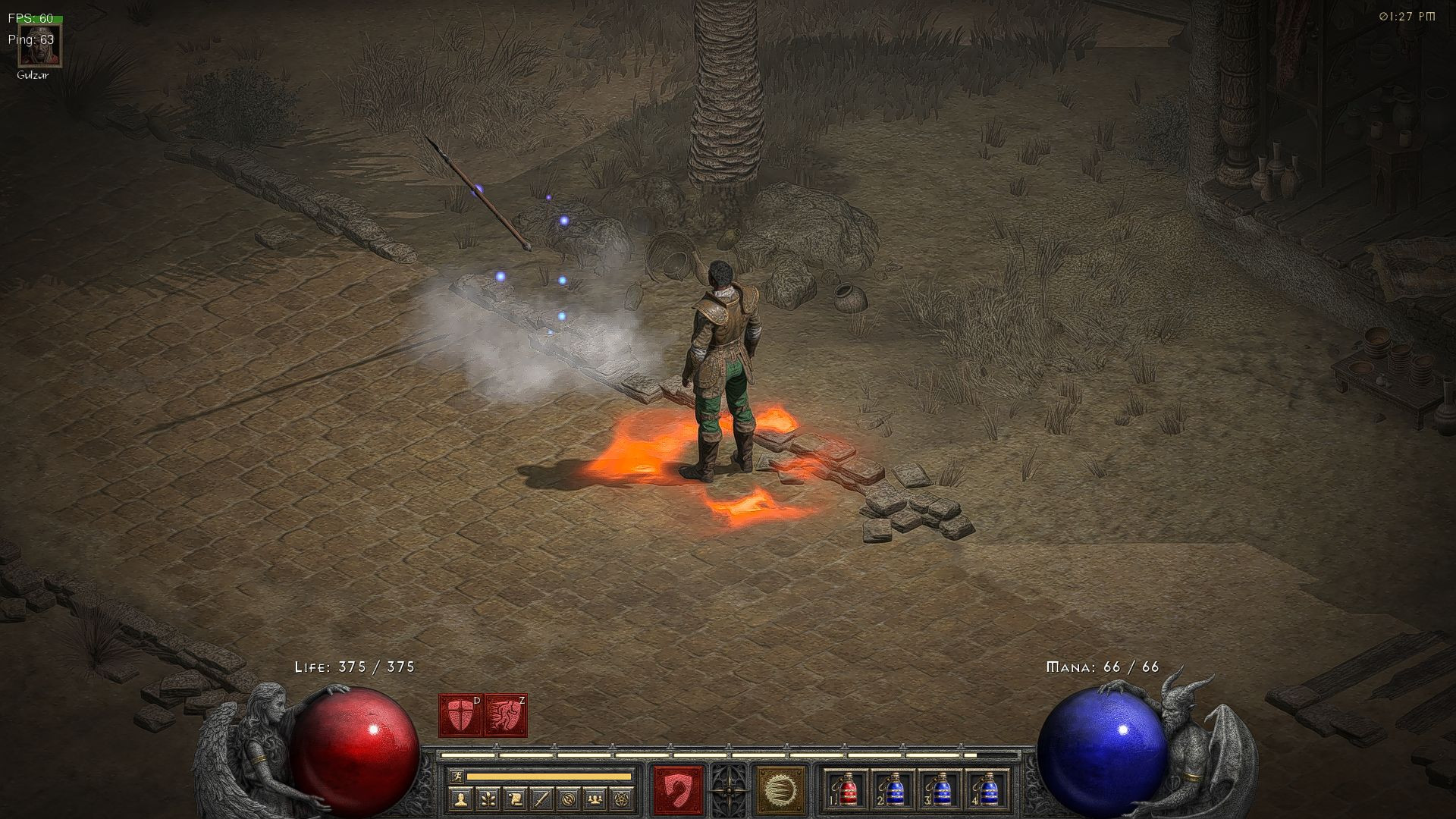This screenshot has width=1456, height=819.
Task: Toggle the automap swirl icon
Action: (567, 799)
